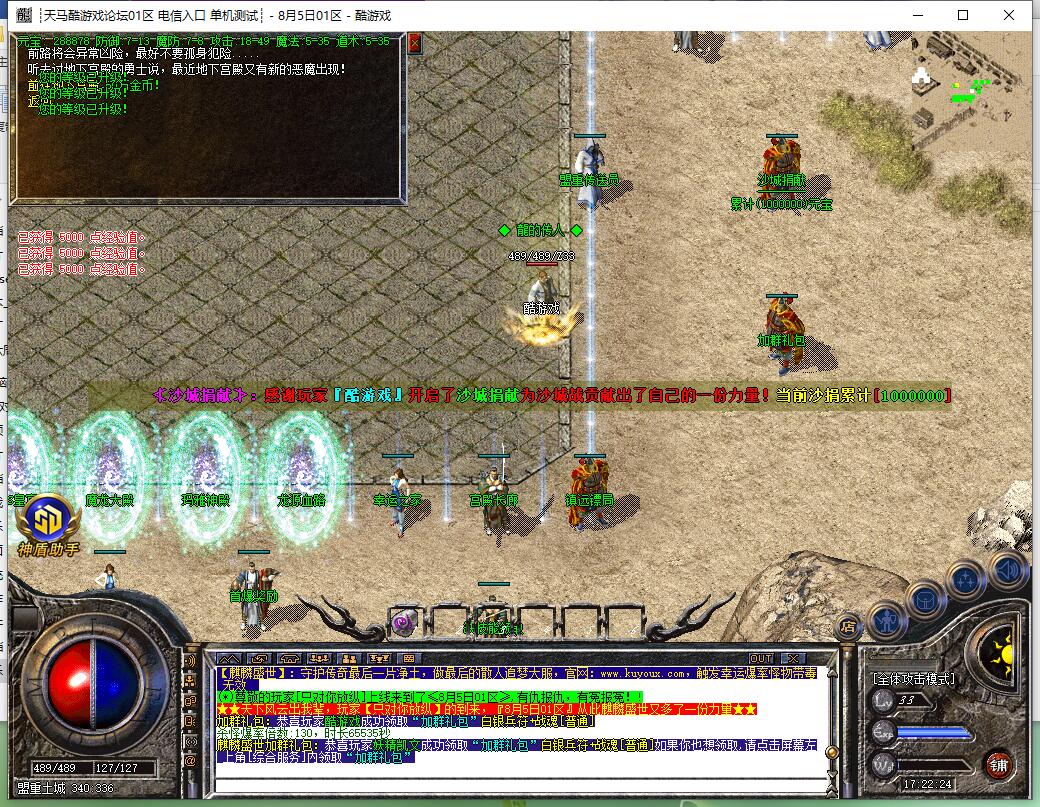Open the bag inventory icon
Screen dimensions: 1040x807
click(x=925, y=597)
